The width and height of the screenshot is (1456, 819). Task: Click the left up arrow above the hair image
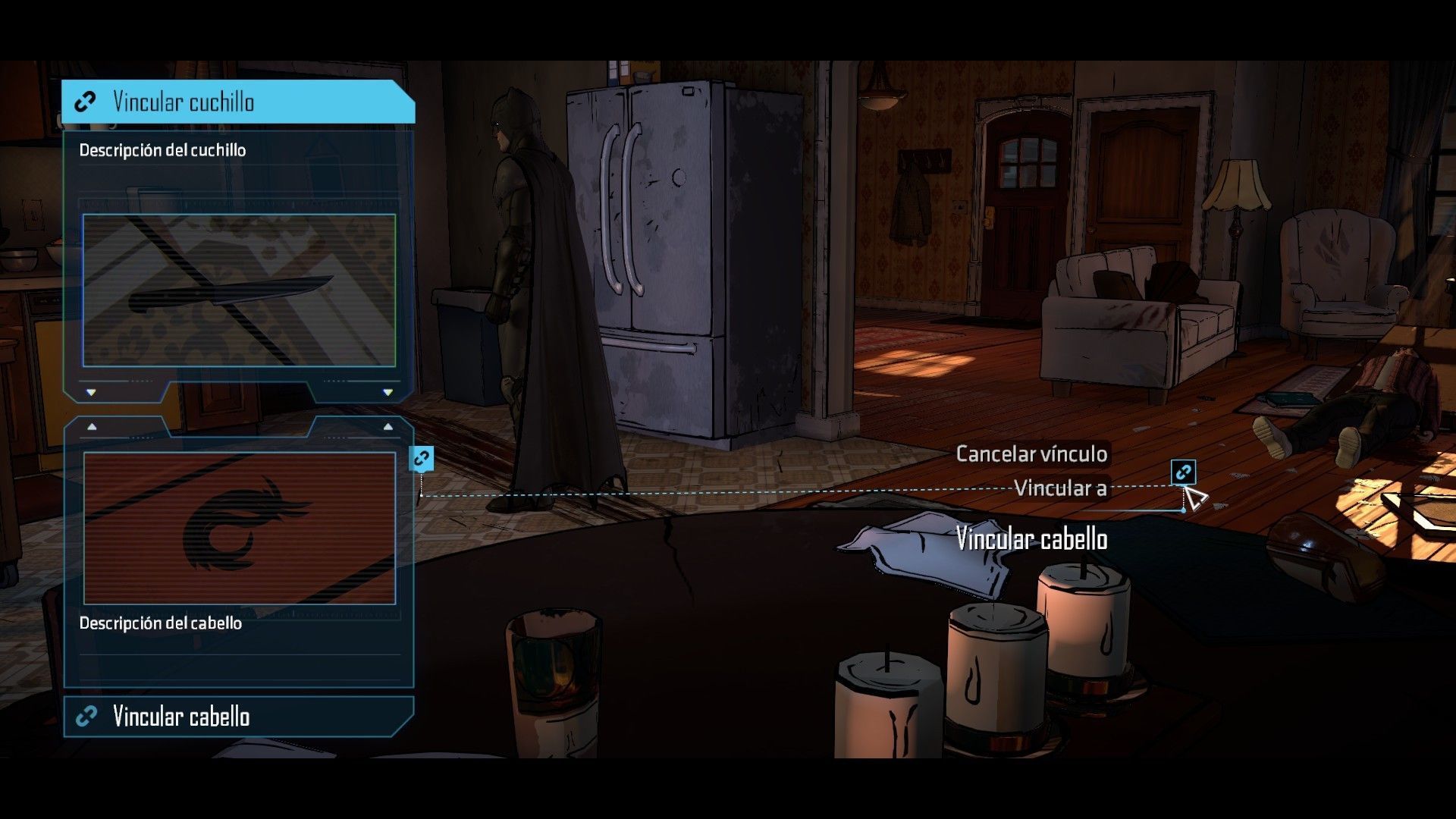[89, 426]
